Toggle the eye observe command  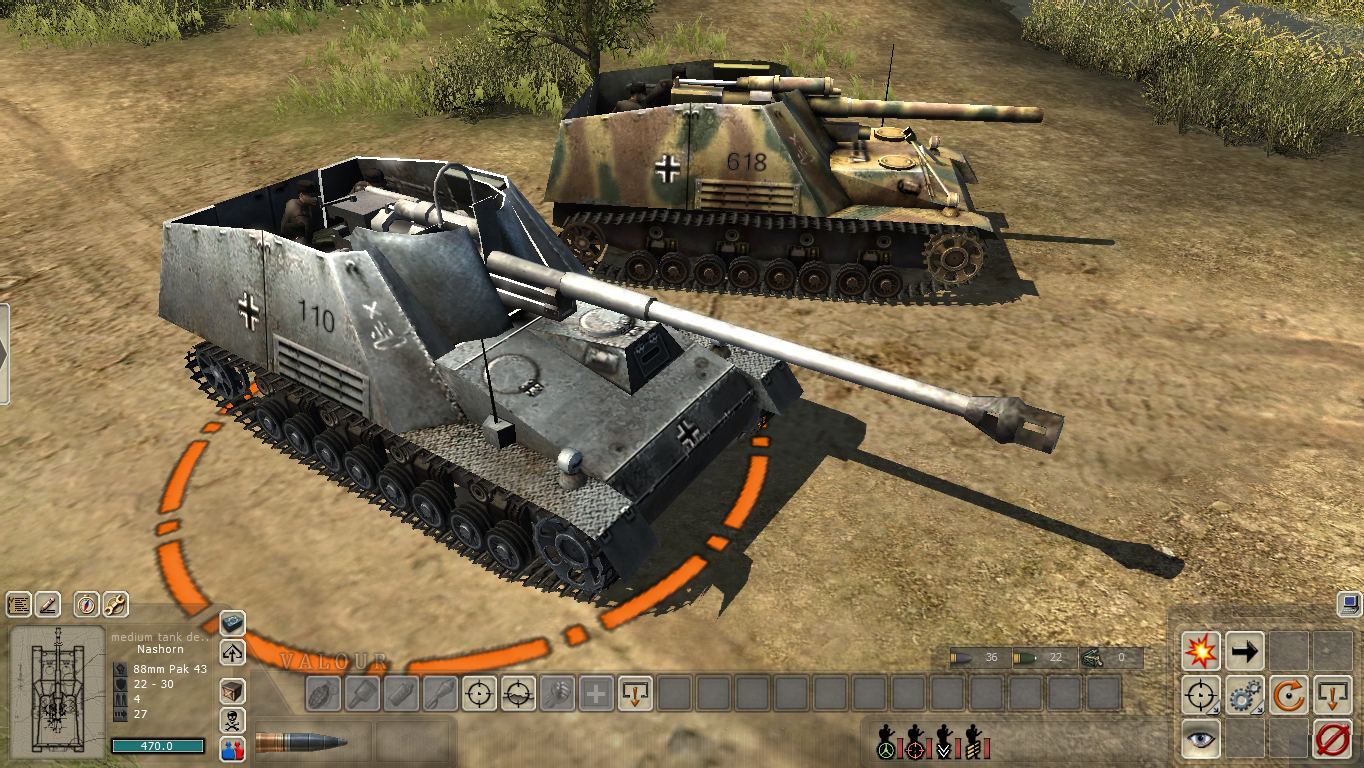tap(1200, 738)
